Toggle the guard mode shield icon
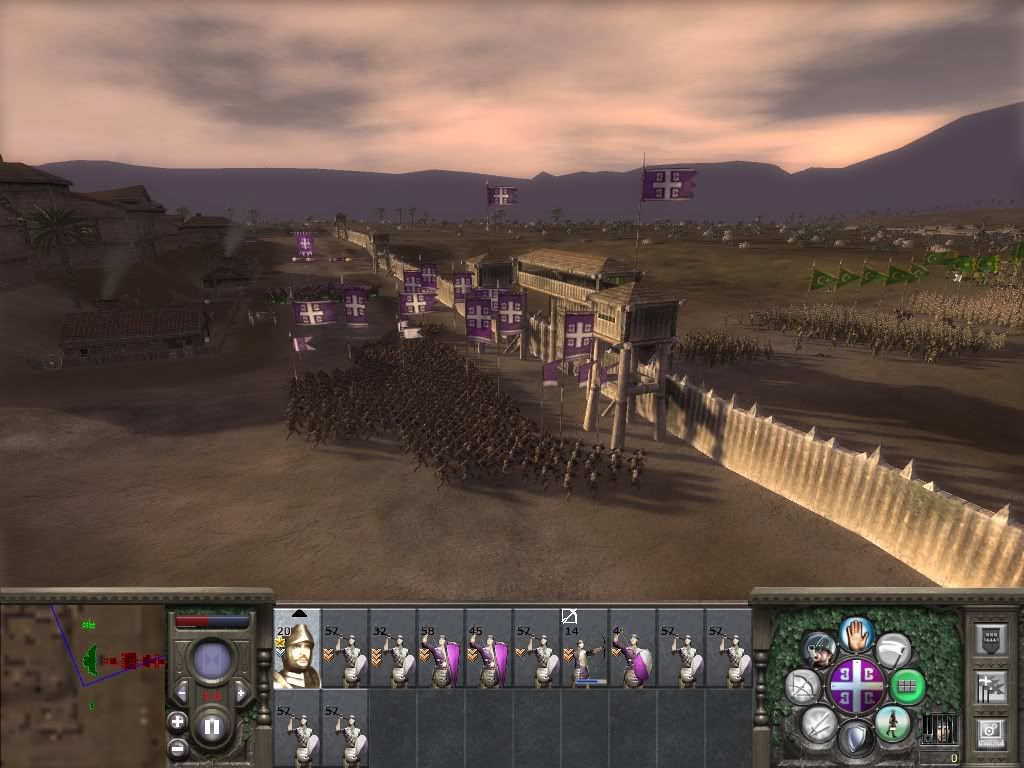 pos(855,740)
